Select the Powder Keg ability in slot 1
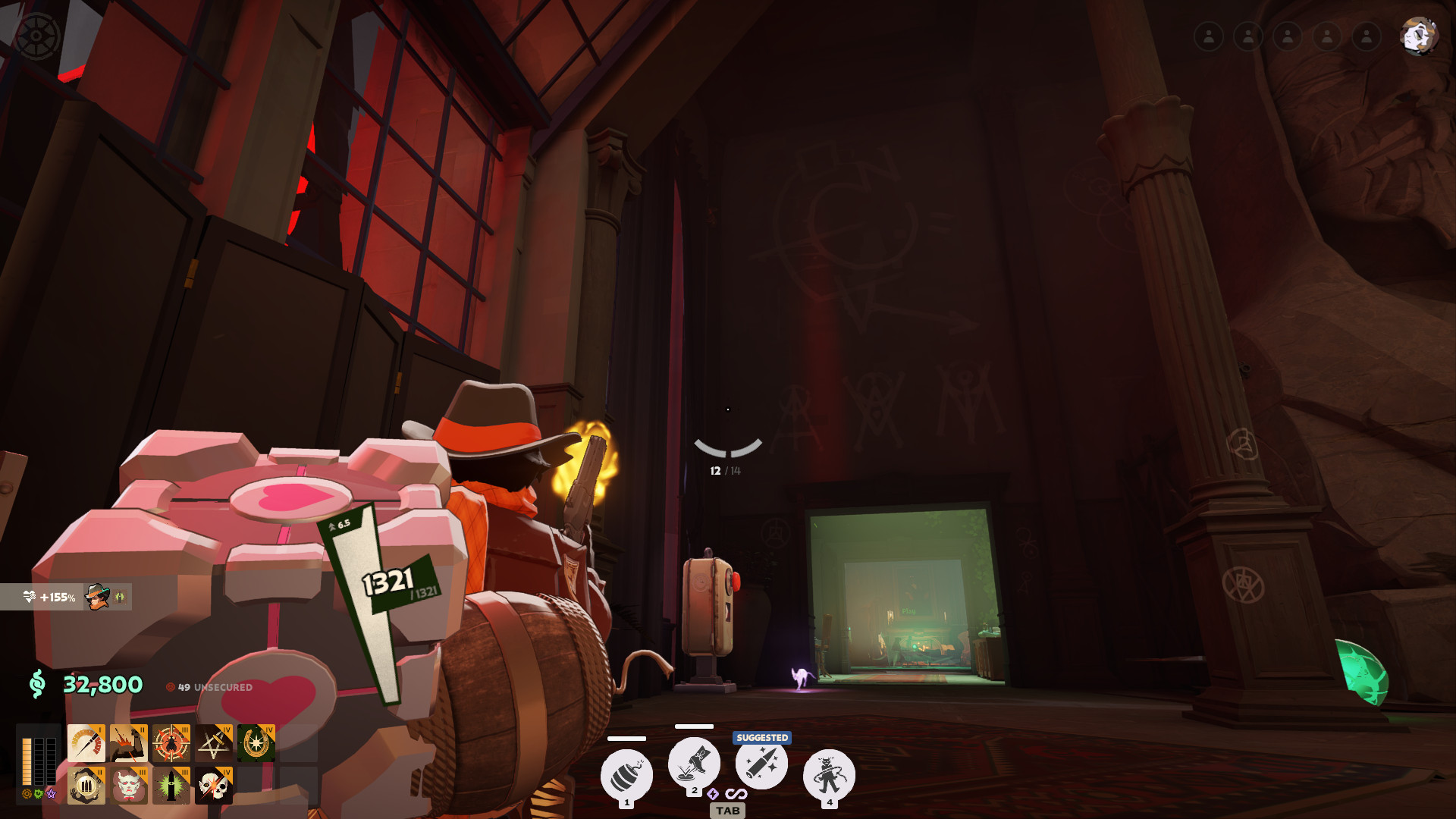Screen dimensions: 1456x819 point(626,773)
